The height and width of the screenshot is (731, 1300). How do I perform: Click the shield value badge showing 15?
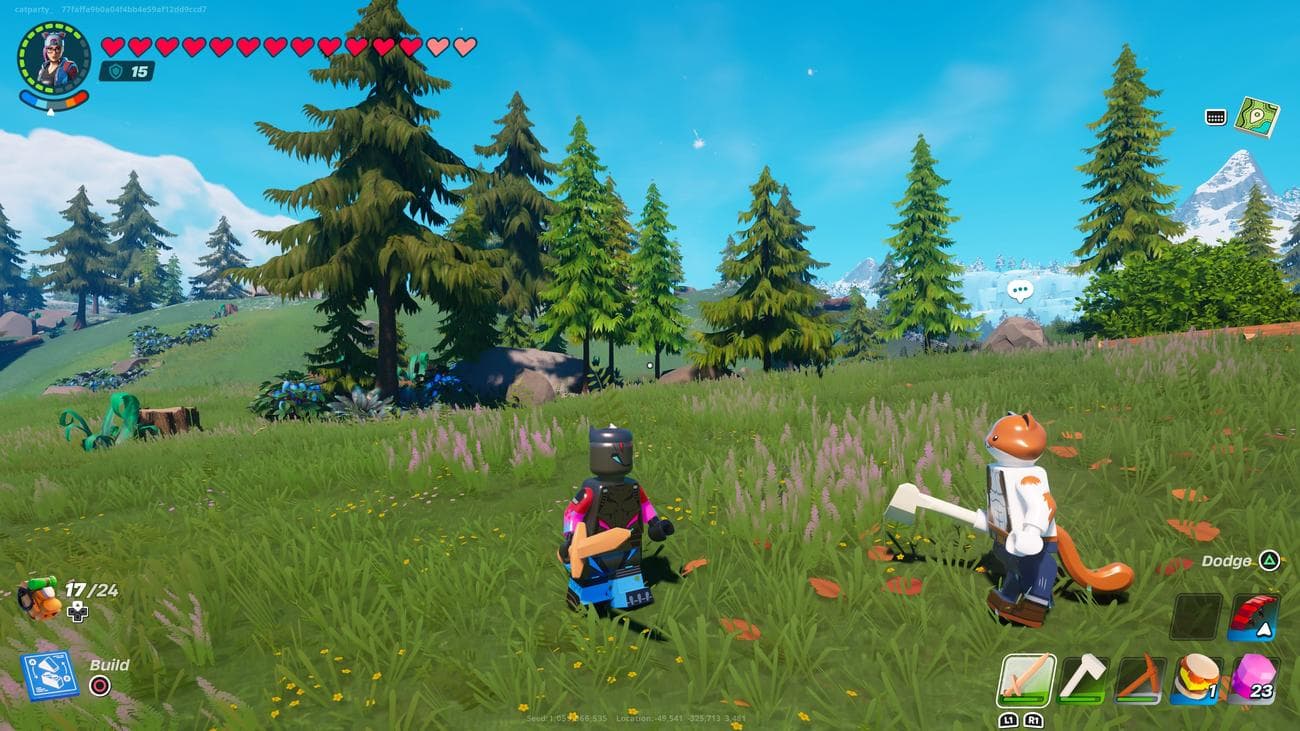pyautogui.click(x=125, y=72)
